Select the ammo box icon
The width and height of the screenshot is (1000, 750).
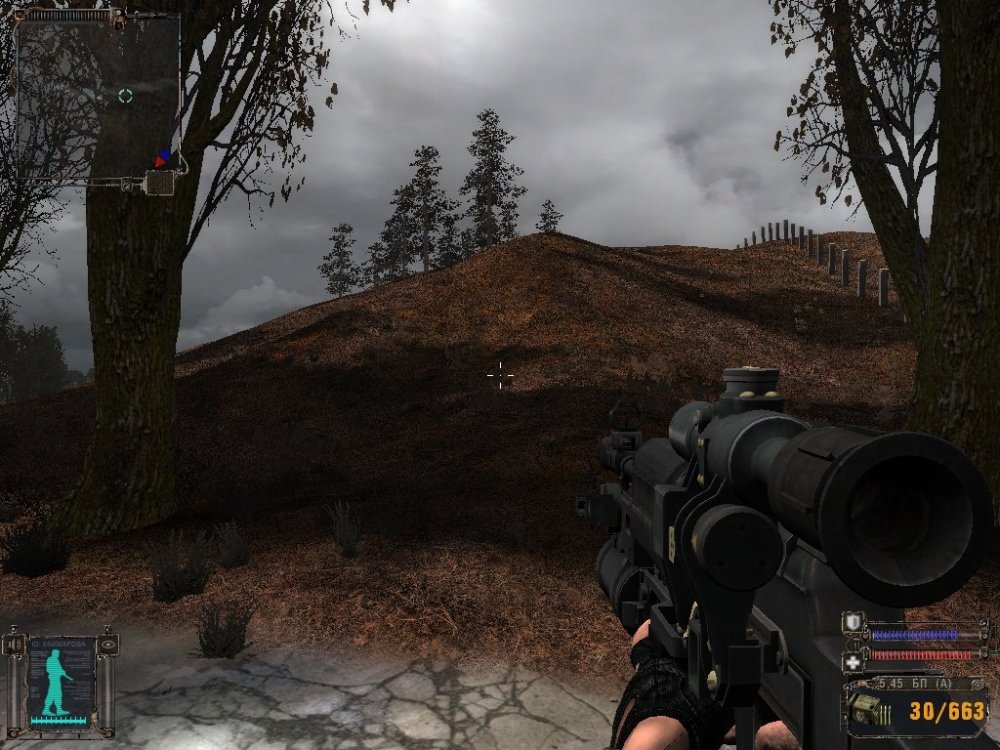(866, 711)
